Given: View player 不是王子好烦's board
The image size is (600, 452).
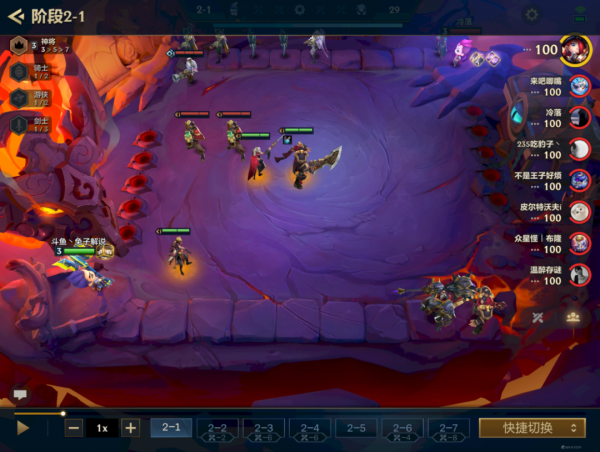Looking at the screenshot, I should 578,181.
